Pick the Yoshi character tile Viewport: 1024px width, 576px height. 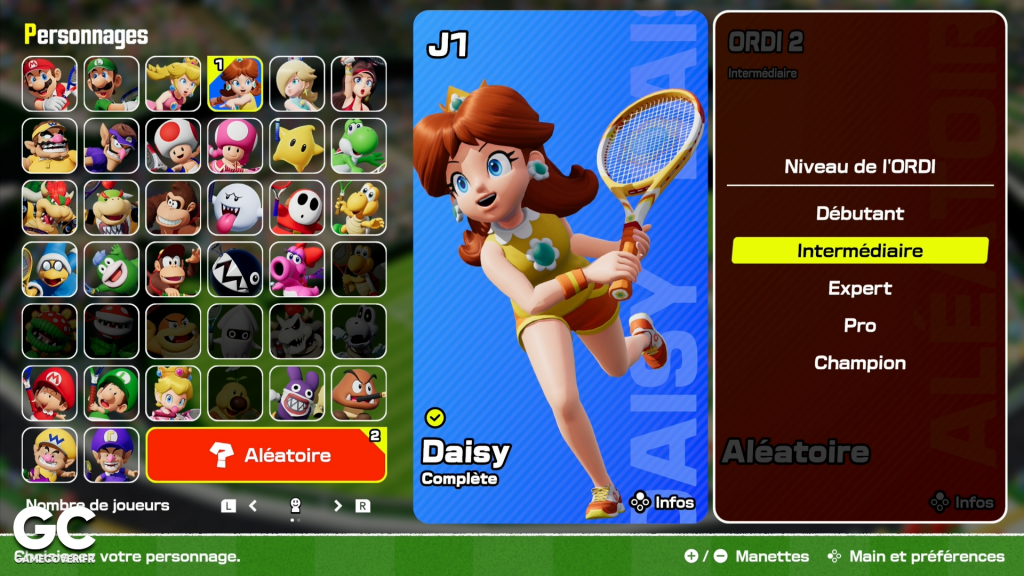tap(358, 146)
